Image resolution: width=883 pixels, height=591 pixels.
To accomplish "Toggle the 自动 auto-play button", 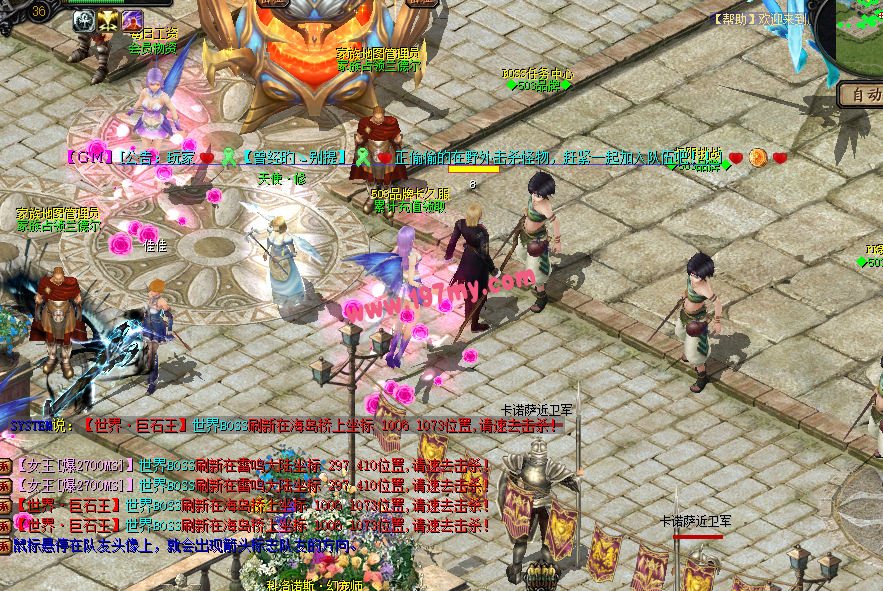I will (x=860, y=95).
